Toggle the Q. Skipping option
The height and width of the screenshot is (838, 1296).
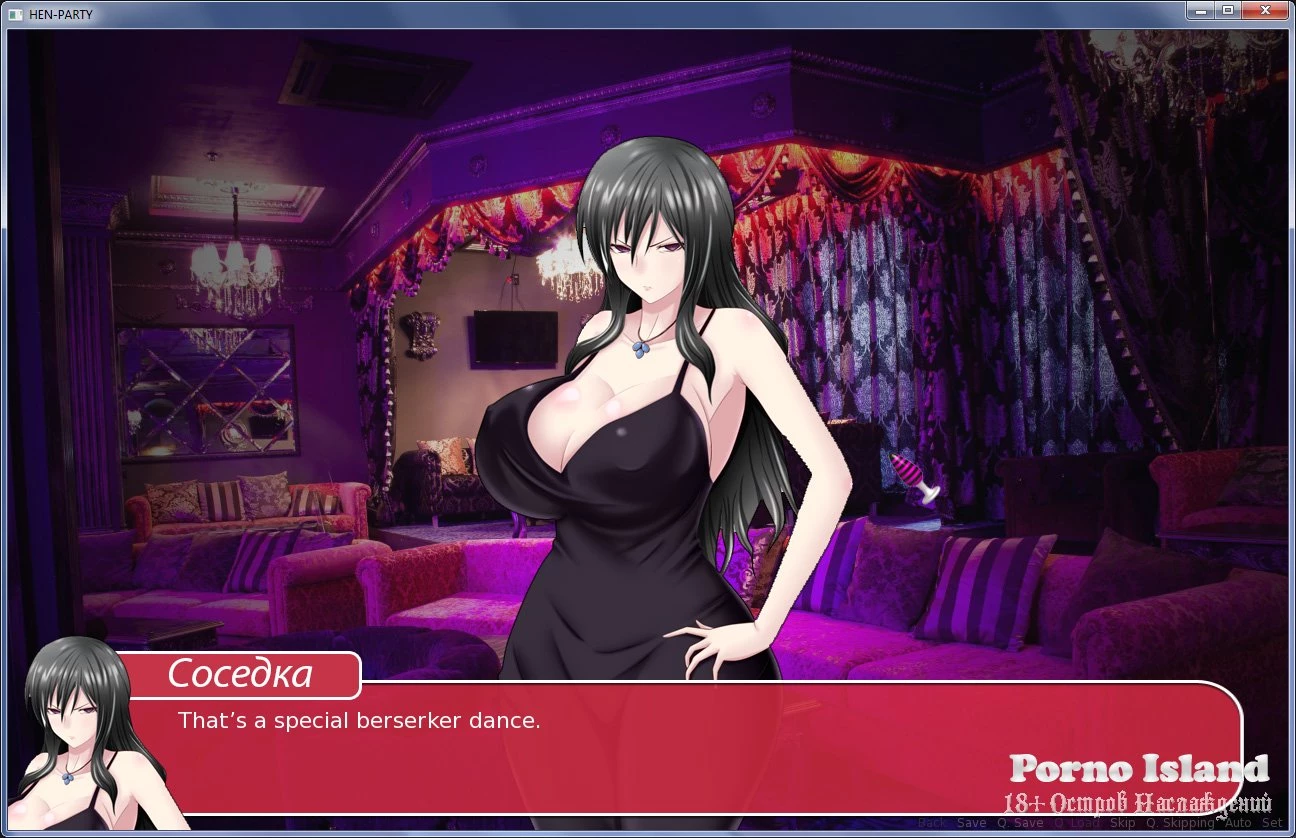point(1180,823)
